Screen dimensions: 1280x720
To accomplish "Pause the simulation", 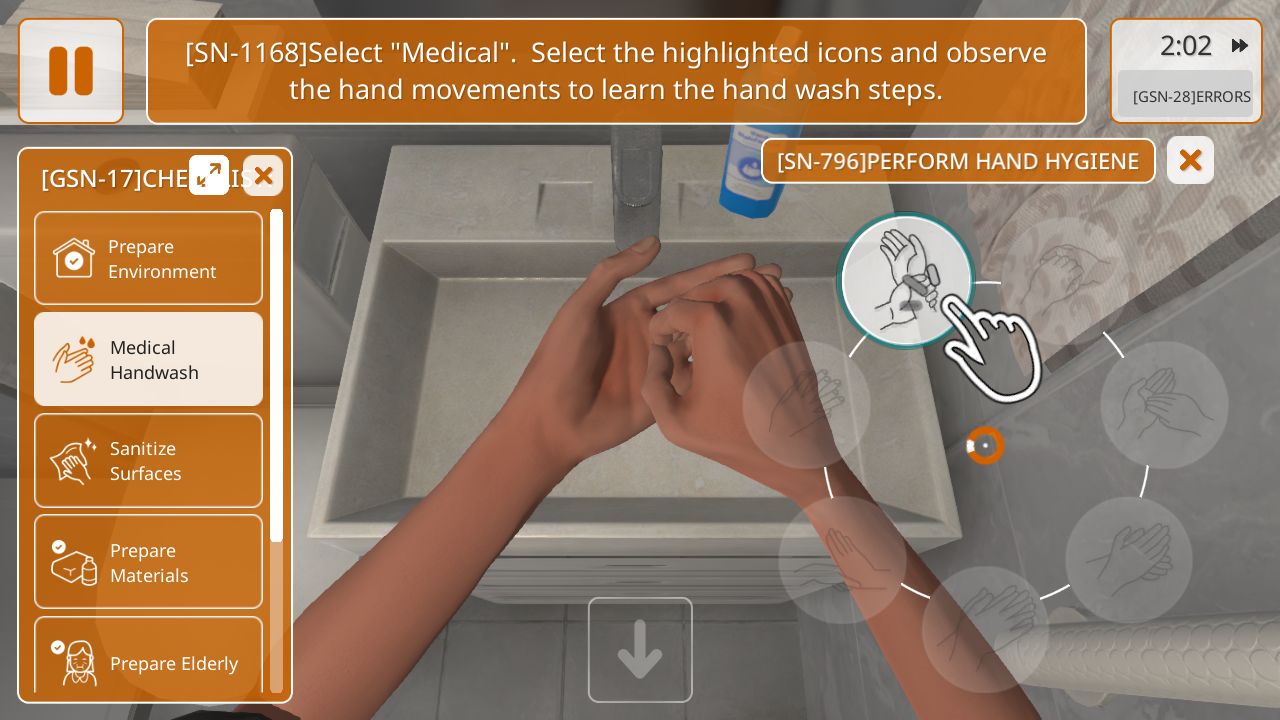I will click(x=71, y=71).
